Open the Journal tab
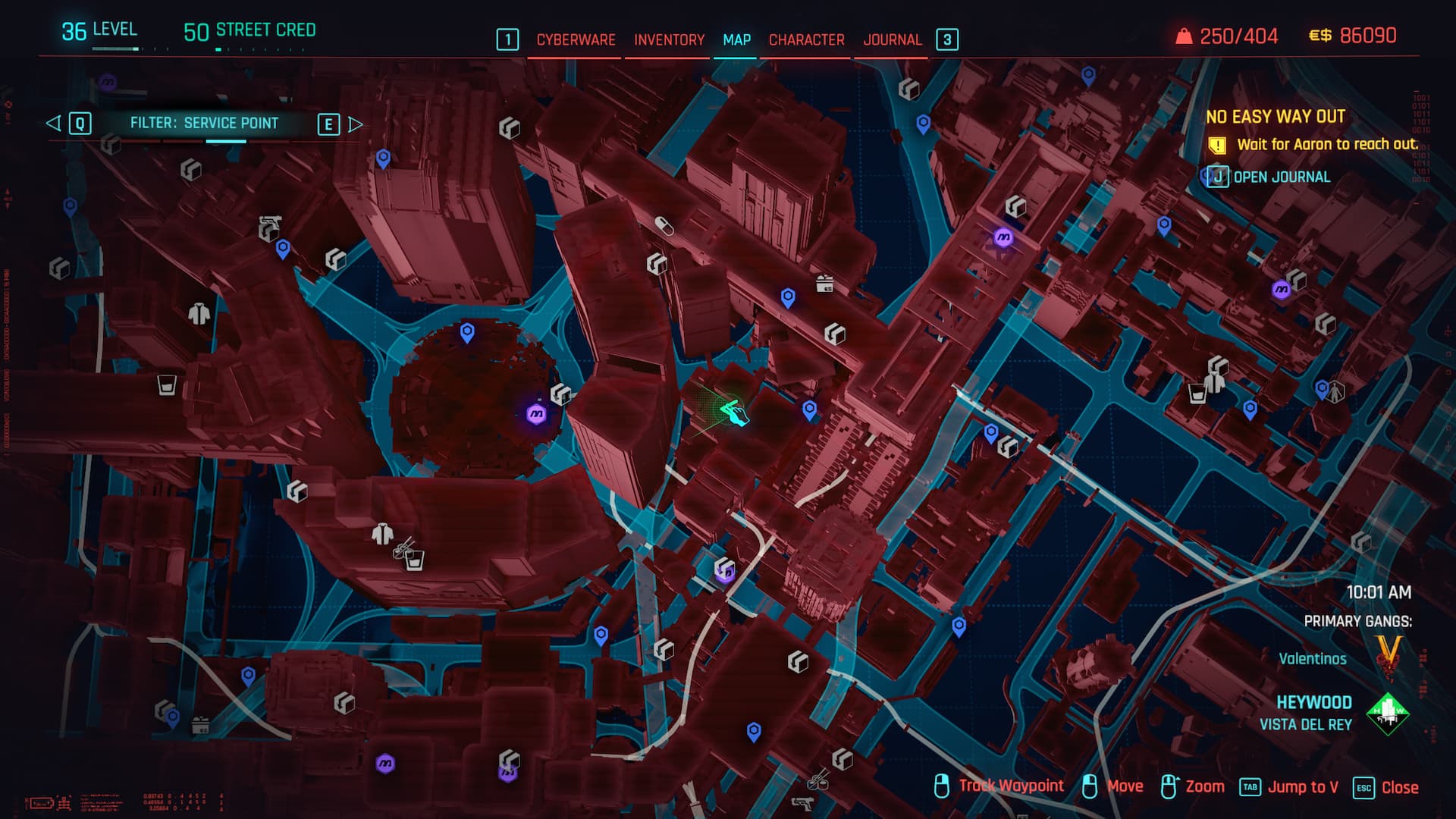 [x=892, y=39]
